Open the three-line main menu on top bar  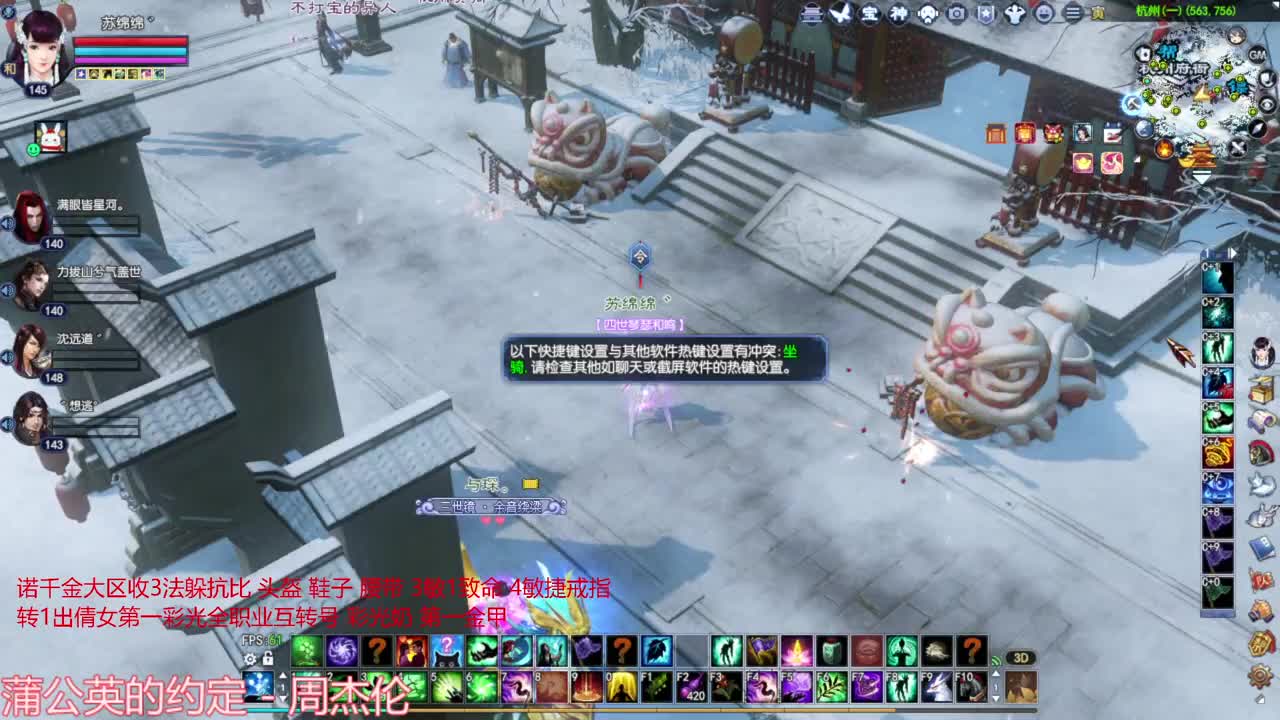click(x=1072, y=11)
